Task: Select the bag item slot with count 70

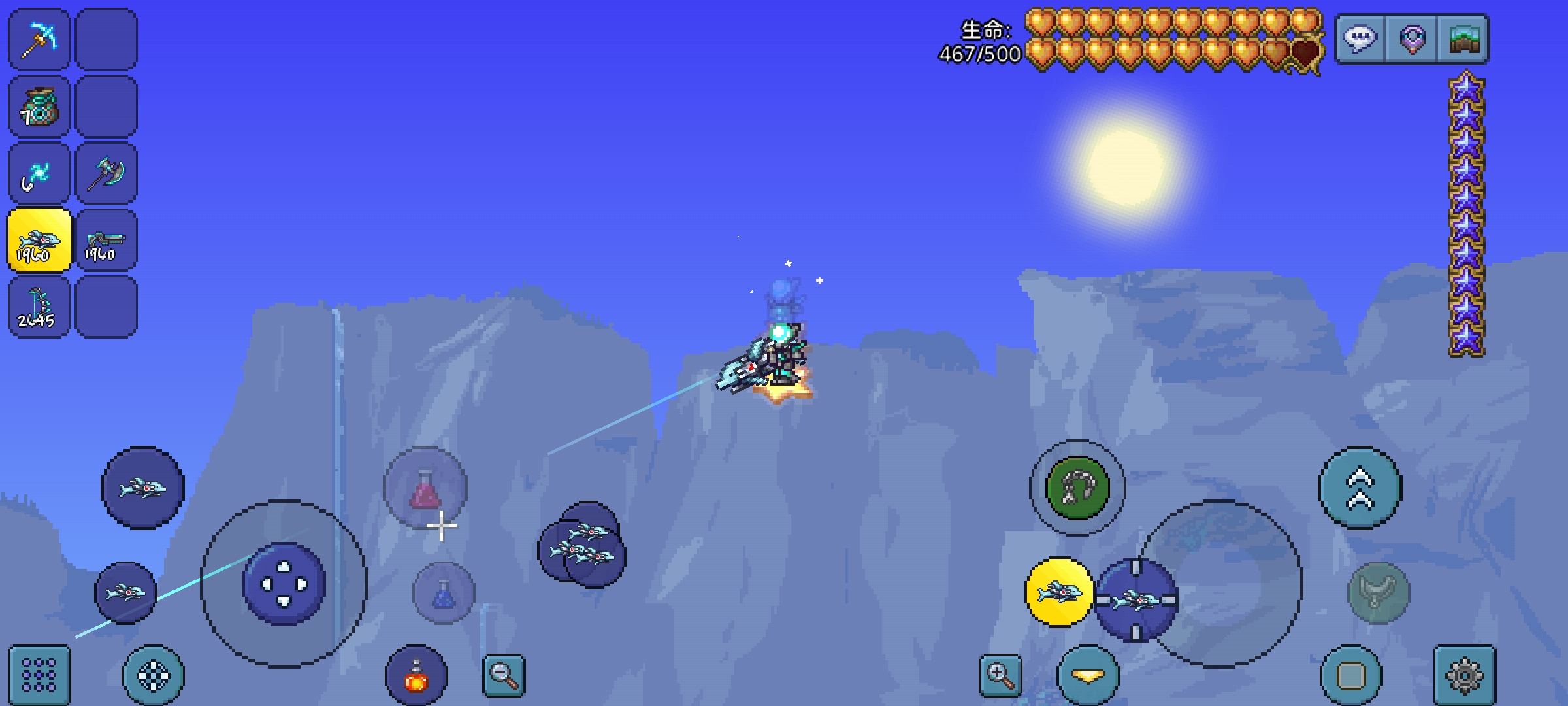Action: (39, 107)
